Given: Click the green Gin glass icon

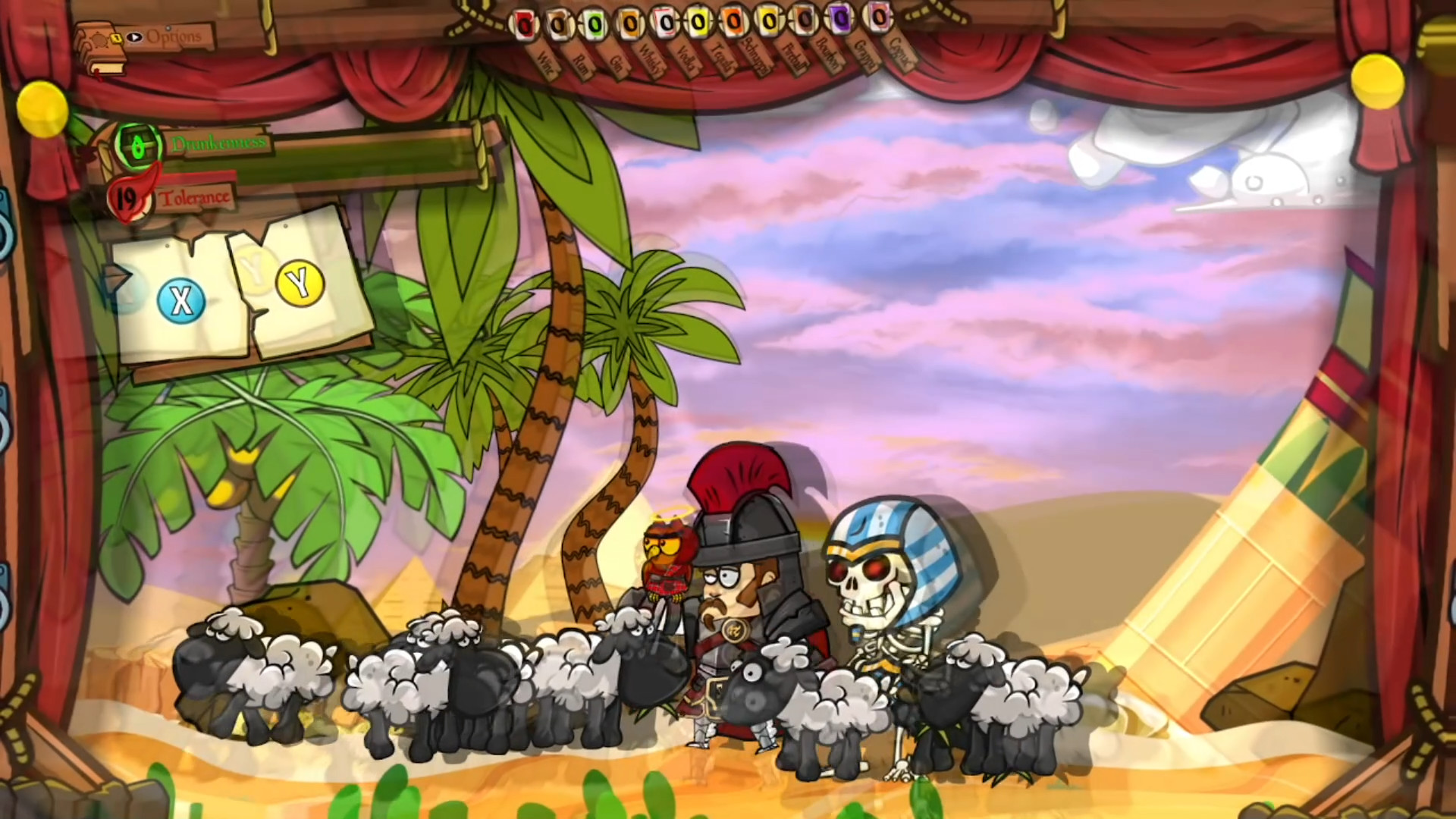Looking at the screenshot, I should (x=595, y=21).
